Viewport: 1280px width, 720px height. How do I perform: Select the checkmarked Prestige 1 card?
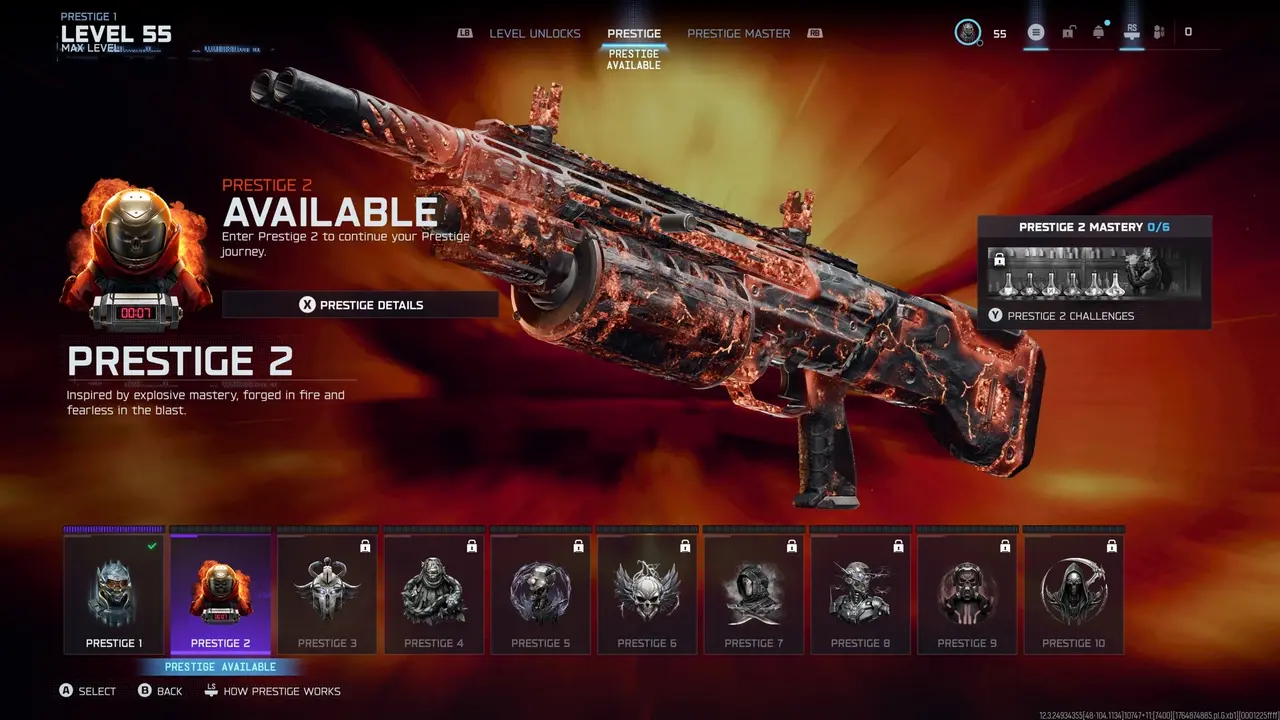[113, 590]
